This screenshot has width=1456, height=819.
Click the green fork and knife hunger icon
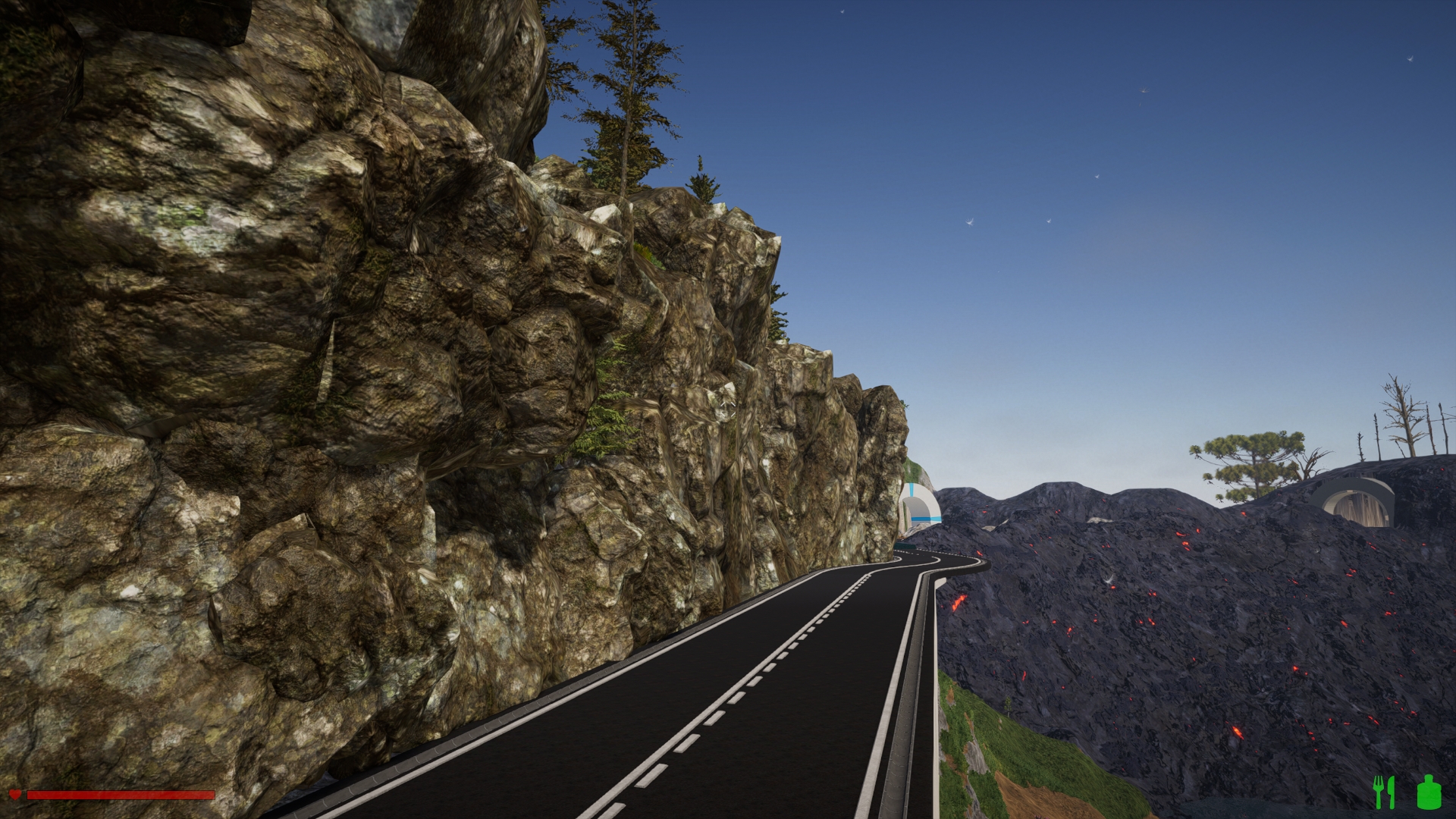[x=1385, y=792]
